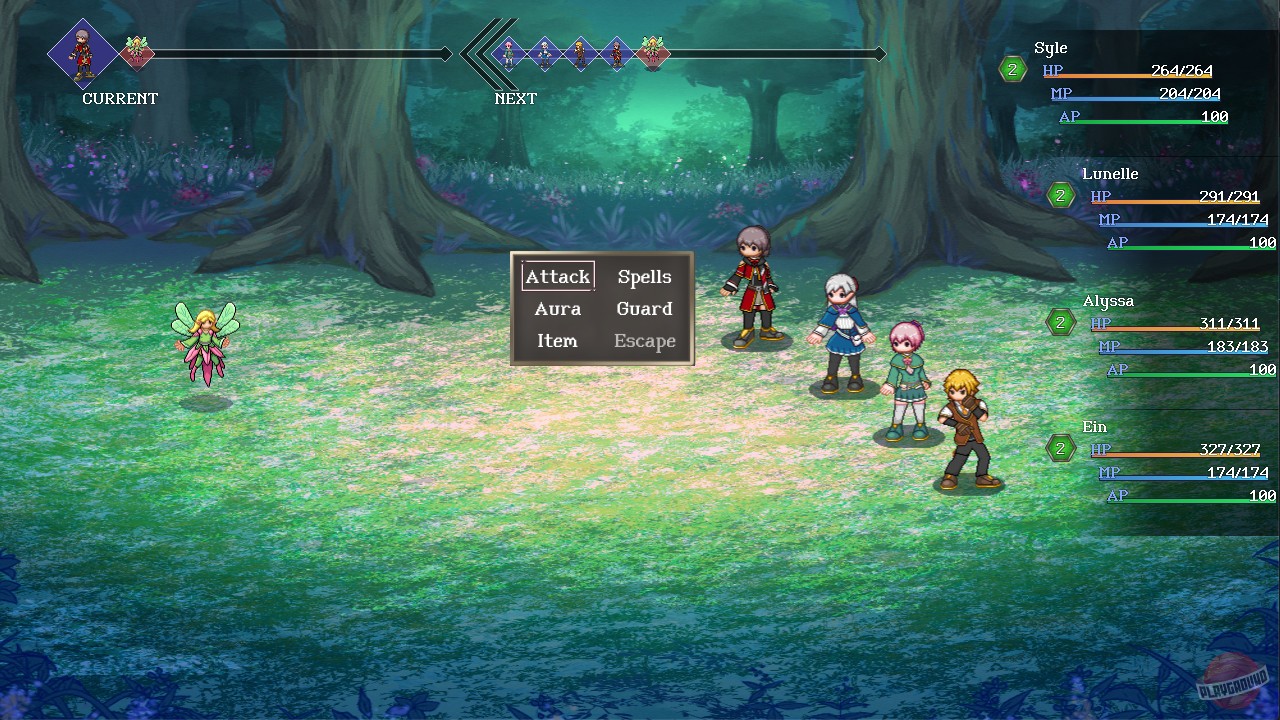Open the Spells menu
The image size is (1280, 720).
coord(644,276)
